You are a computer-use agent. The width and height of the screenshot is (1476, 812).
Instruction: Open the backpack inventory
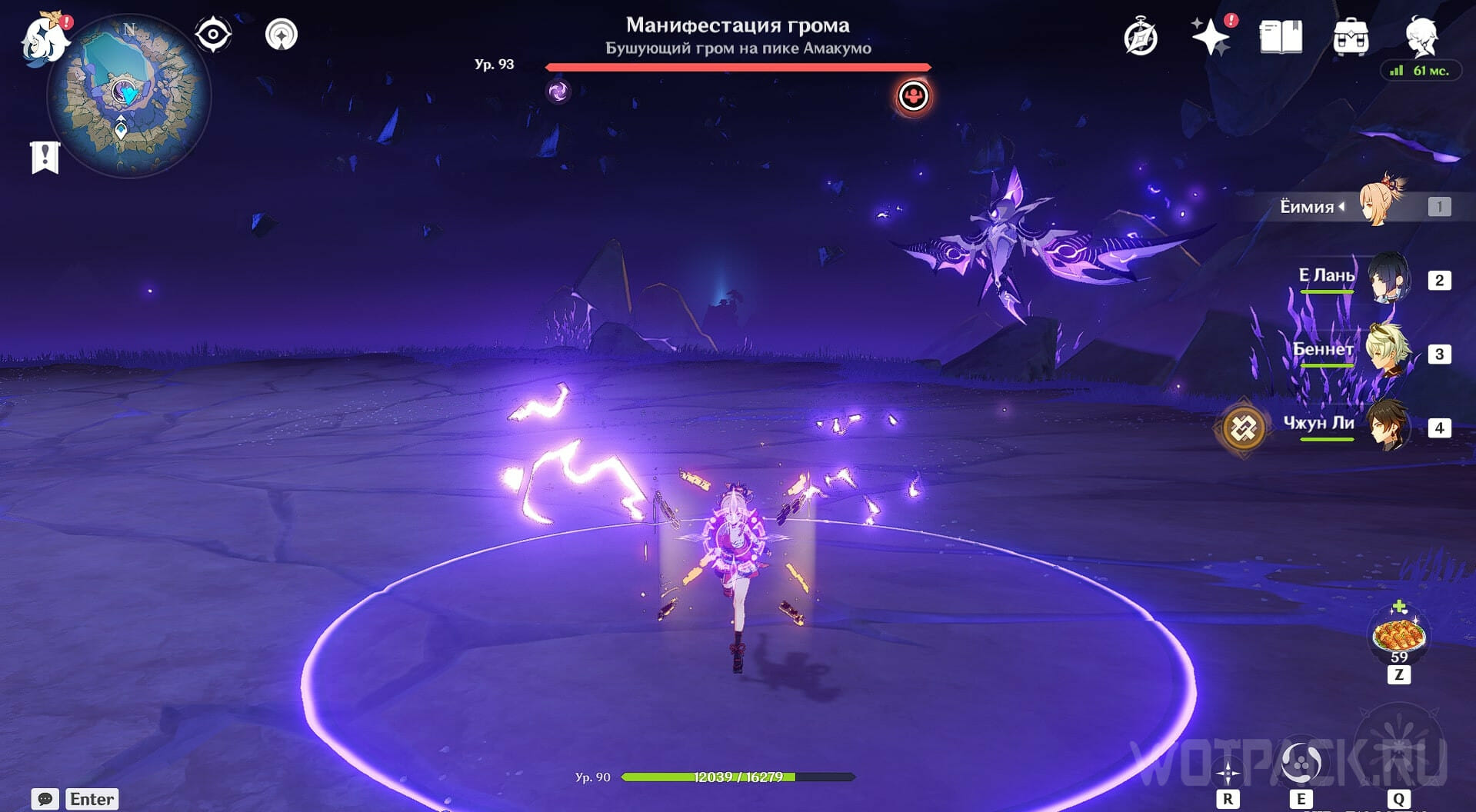tap(1351, 37)
